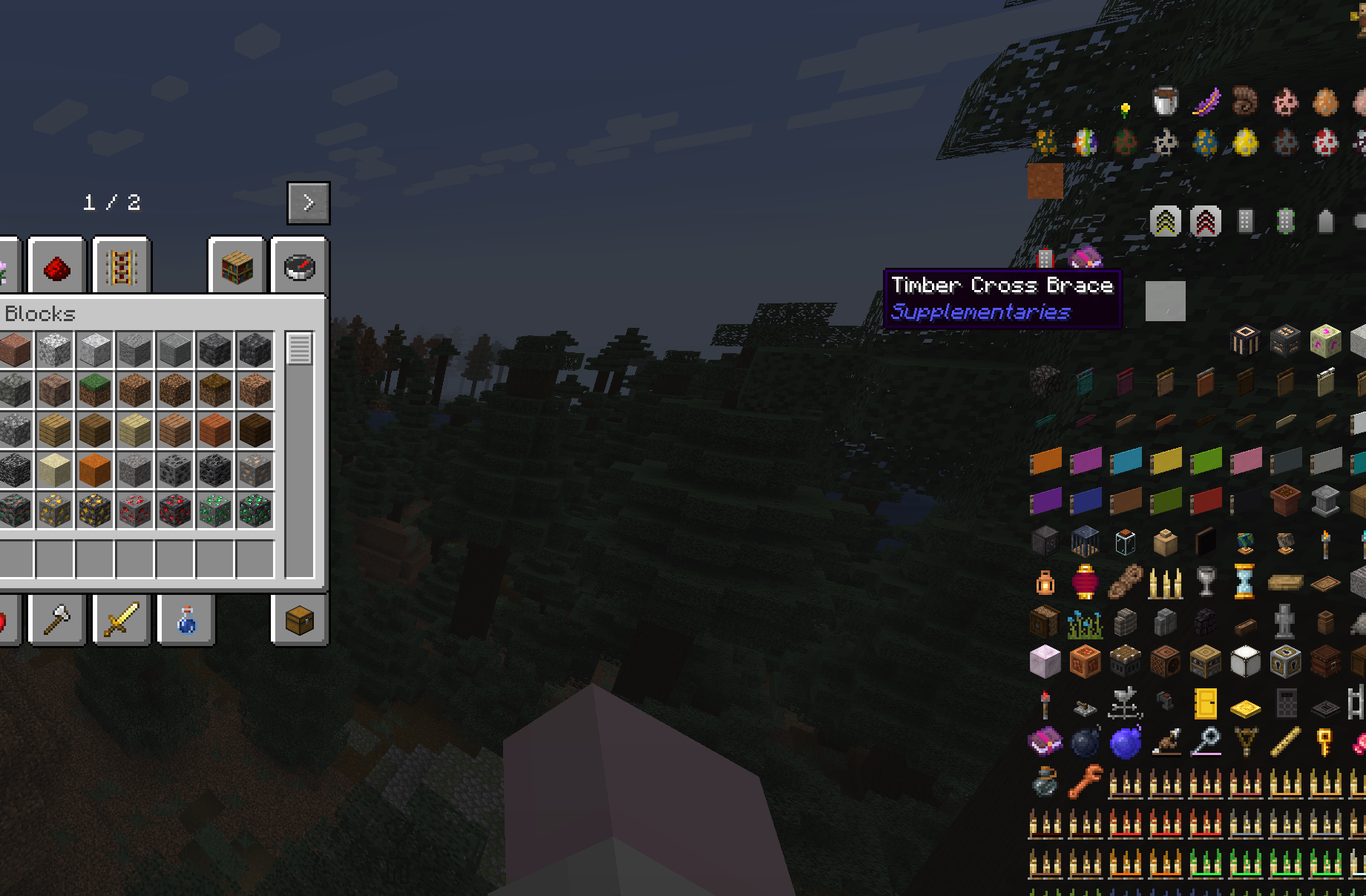Image resolution: width=1366 pixels, height=896 pixels.
Task: Open the Search Items tab with the compass icon
Action: pyautogui.click(x=299, y=268)
